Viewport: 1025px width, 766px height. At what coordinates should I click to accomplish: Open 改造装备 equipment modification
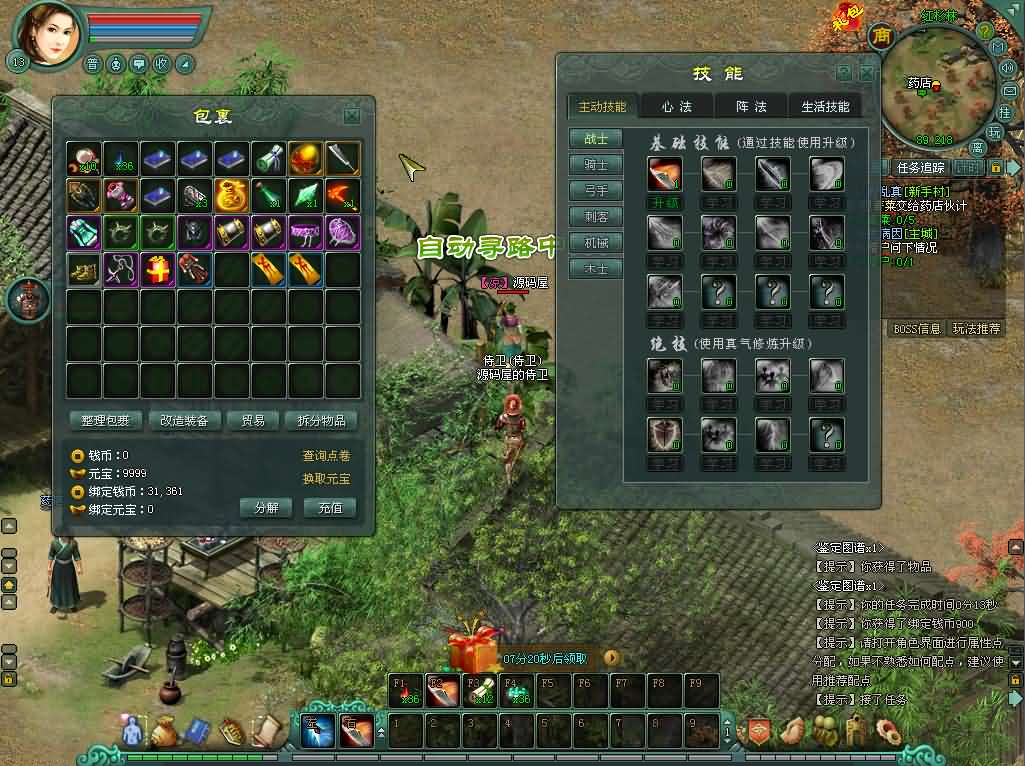point(184,420)
